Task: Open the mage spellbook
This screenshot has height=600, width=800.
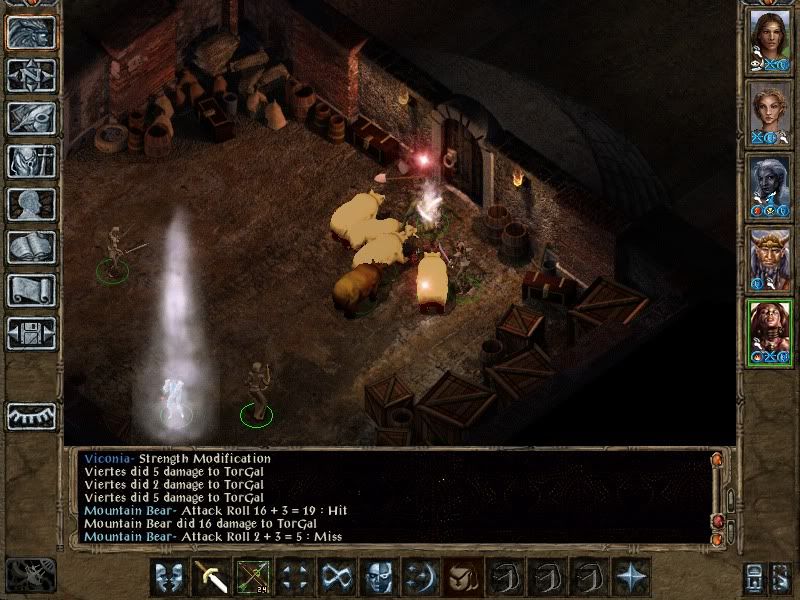Action: 31,248
